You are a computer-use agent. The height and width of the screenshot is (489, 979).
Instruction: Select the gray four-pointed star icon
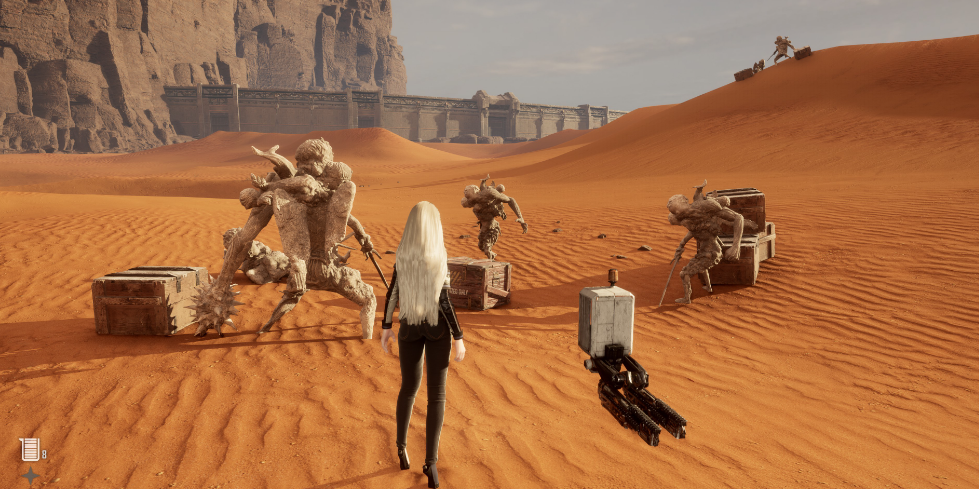click(x=29, y=475)
